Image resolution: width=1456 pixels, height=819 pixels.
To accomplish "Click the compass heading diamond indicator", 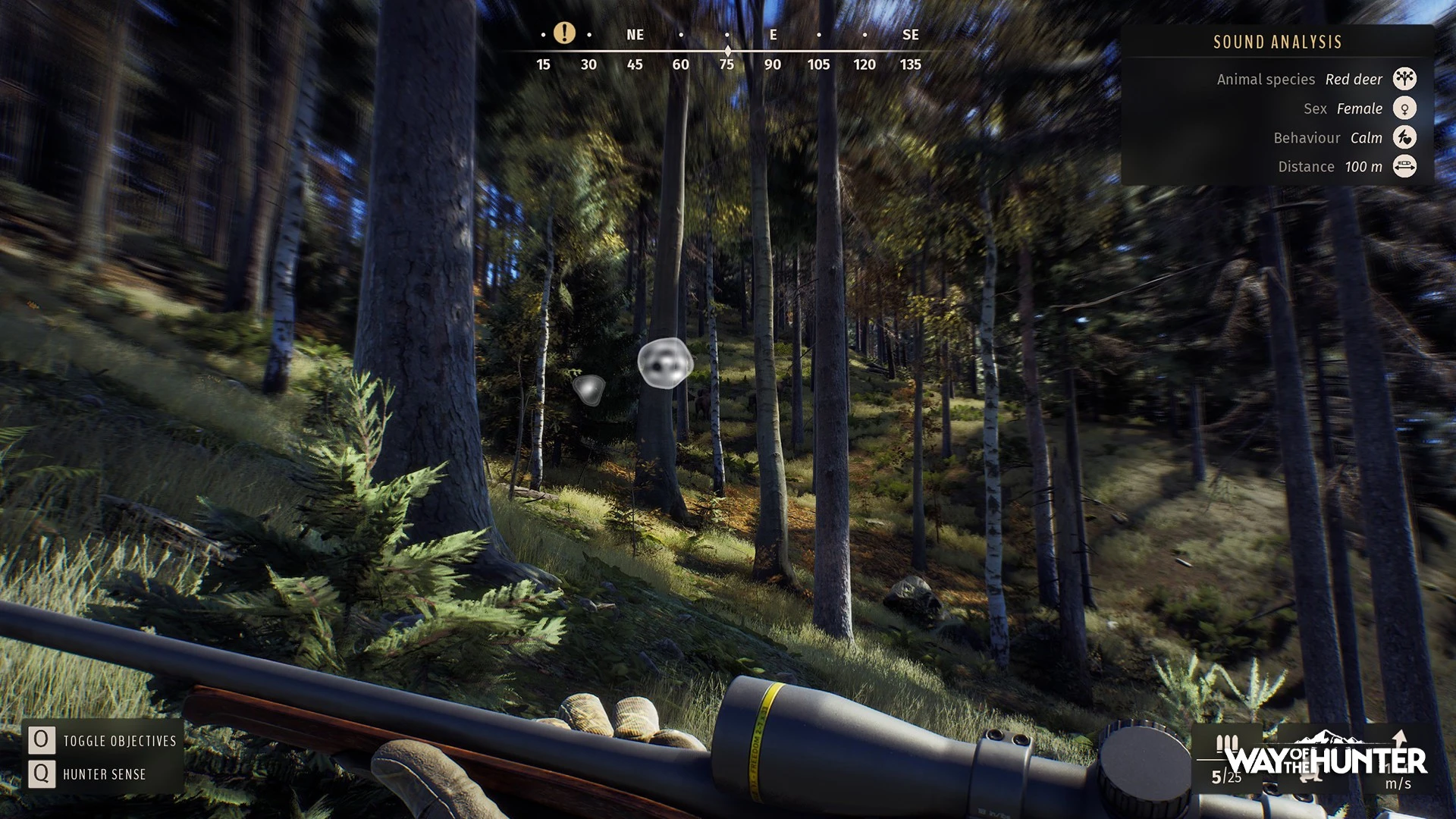I will tap(727, 51).
